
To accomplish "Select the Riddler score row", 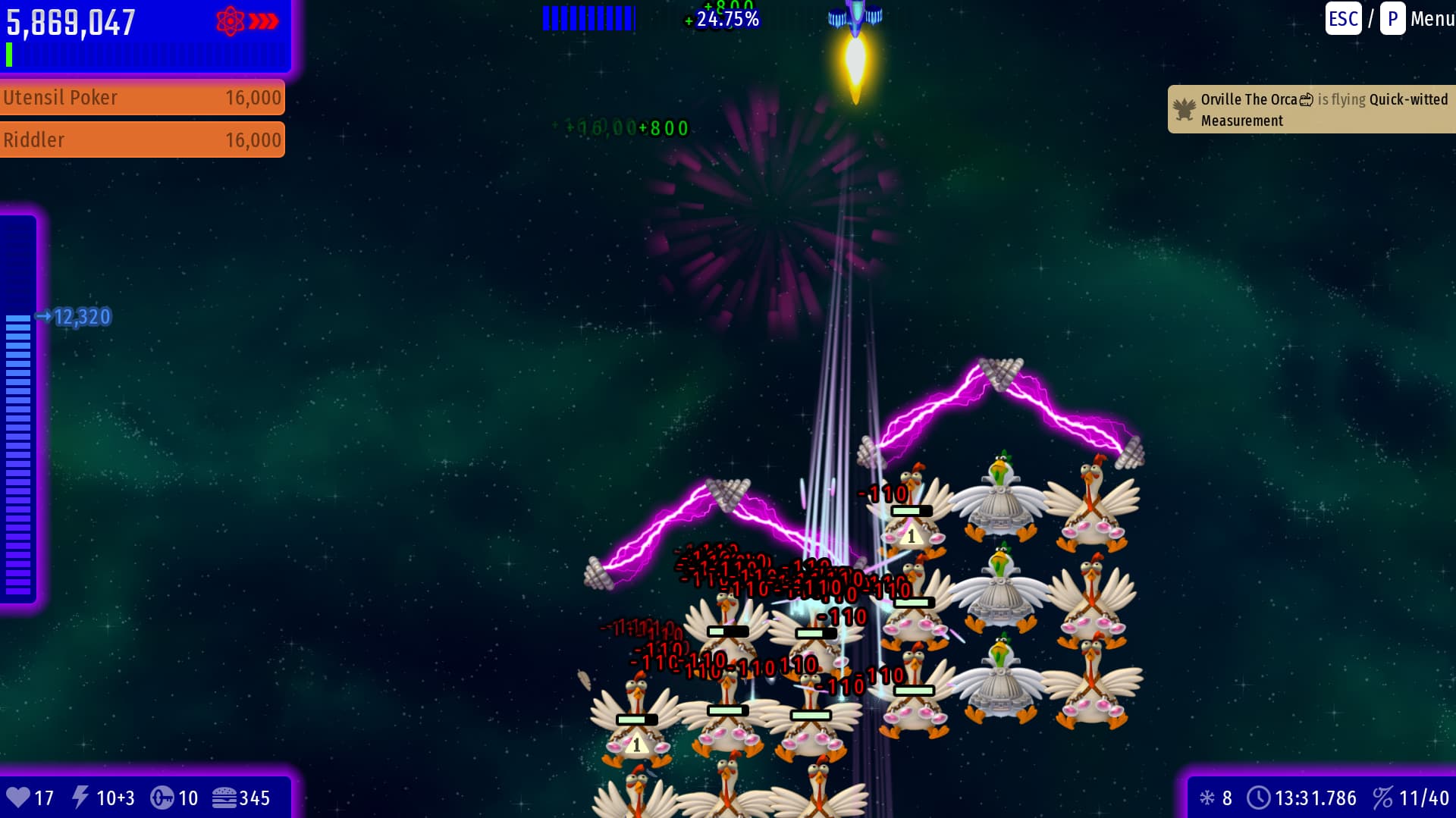I will click(x=142, y=140).
